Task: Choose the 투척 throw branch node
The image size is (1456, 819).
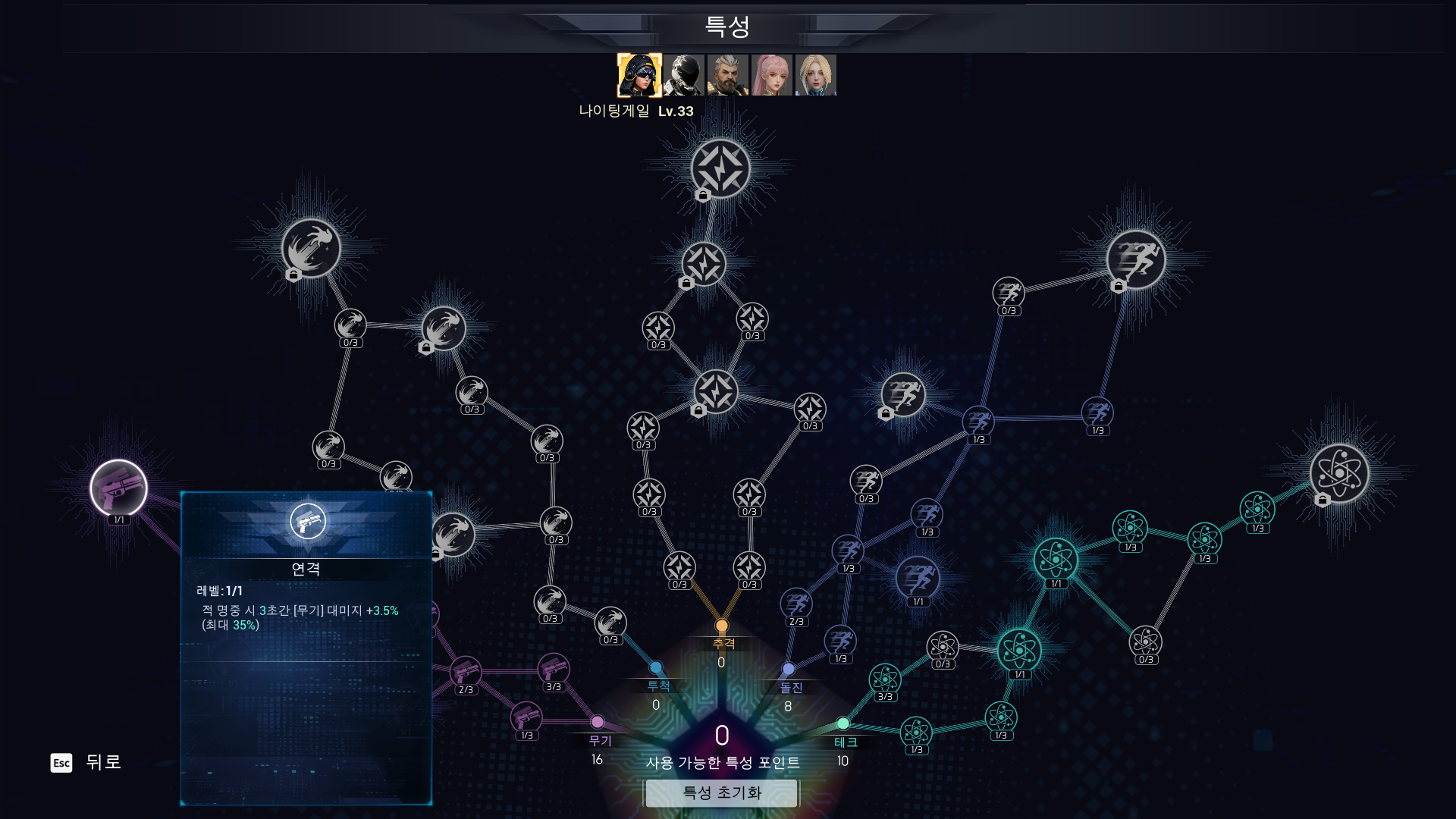Action: (656, 668)
